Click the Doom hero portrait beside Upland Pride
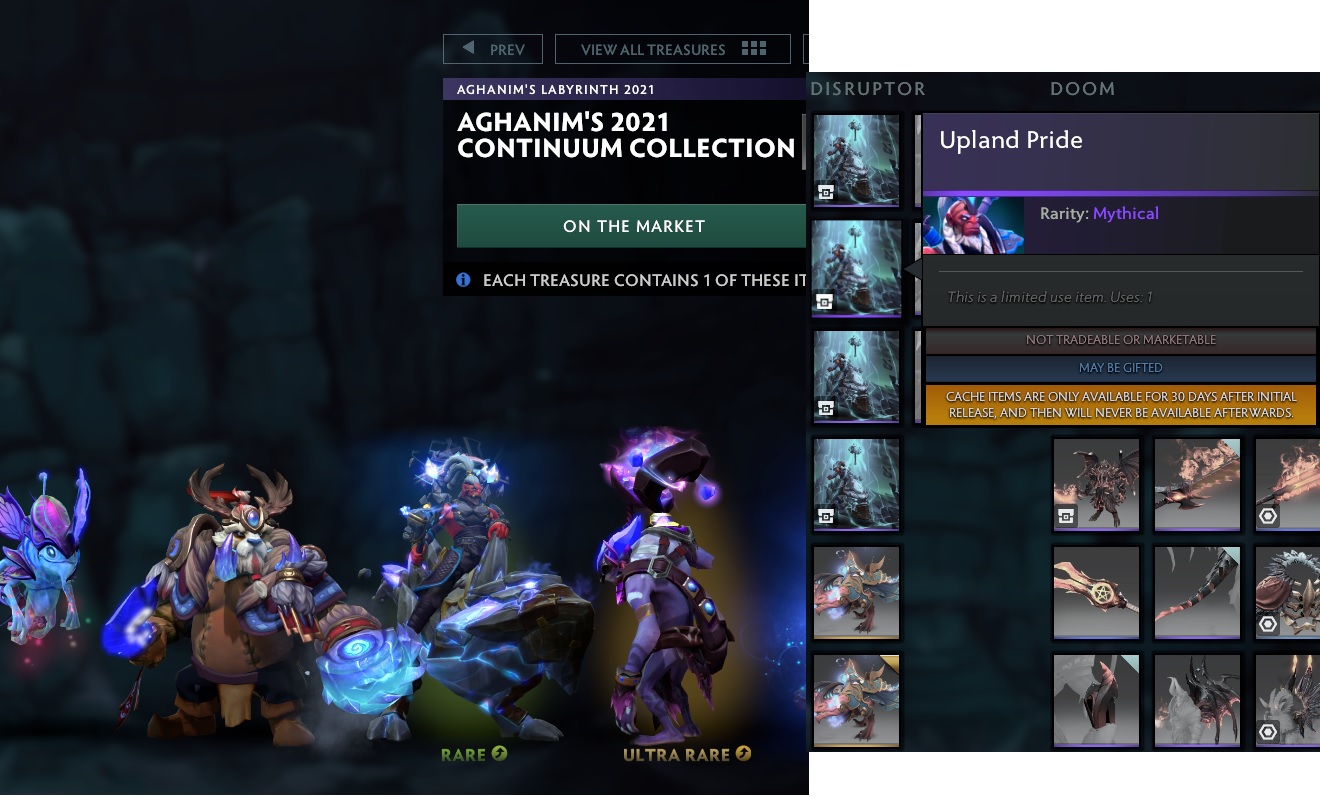The image size is (1320, 798). coord(972,225)
